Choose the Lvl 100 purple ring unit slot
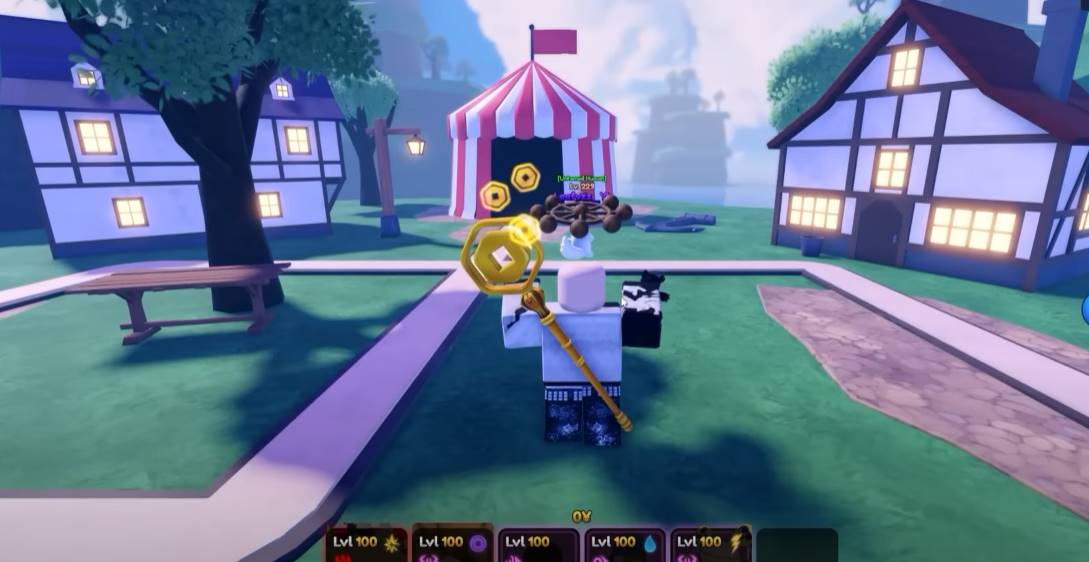1089x562 pixels. (x=452, y=545)
